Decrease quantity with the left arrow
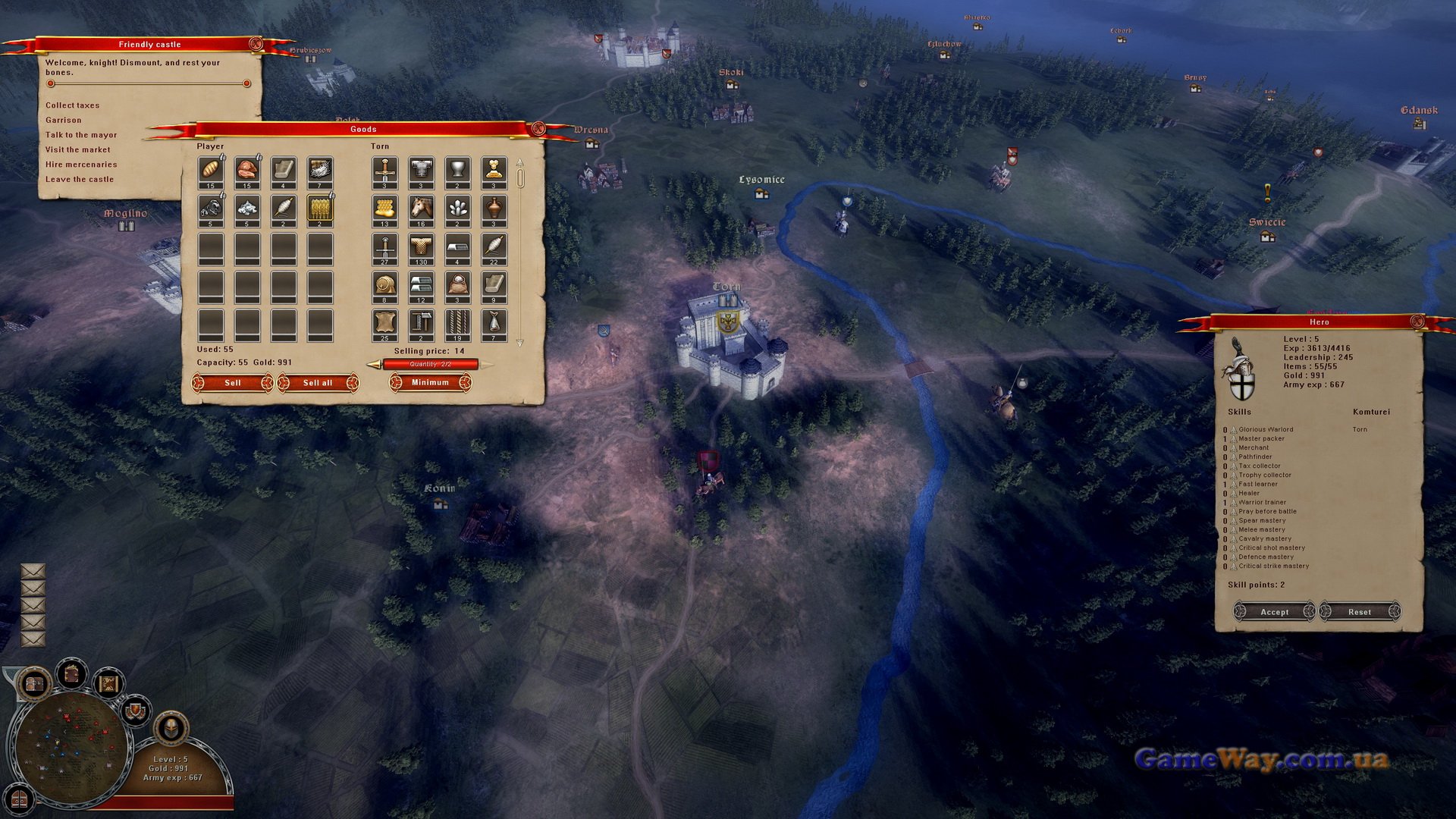The width and height of the screenshot is (1456, 819). tap(374, 365)
